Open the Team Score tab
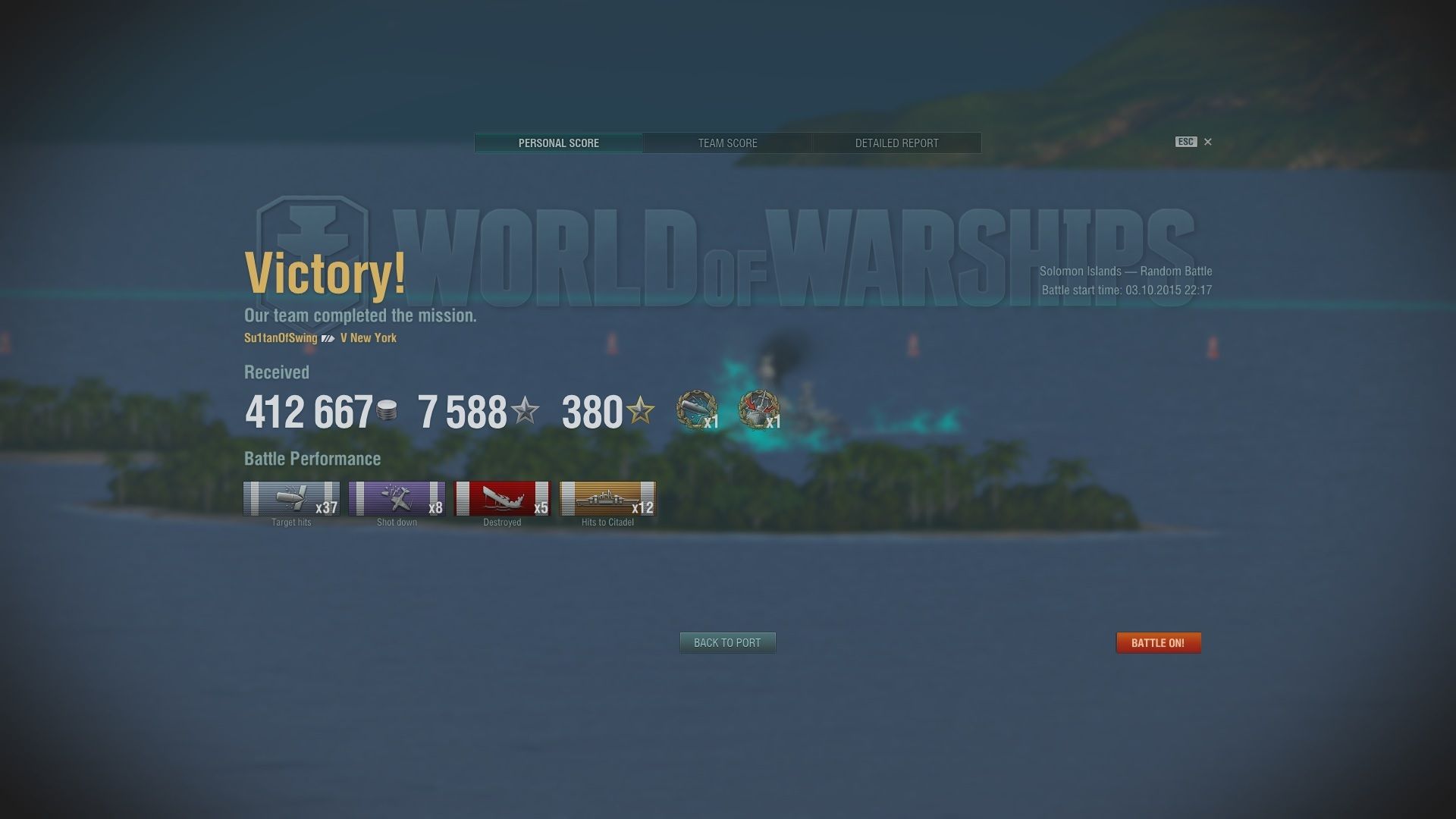Image resolution: width=1456 pixels, height=819 pixels. [x=727, y=143]
